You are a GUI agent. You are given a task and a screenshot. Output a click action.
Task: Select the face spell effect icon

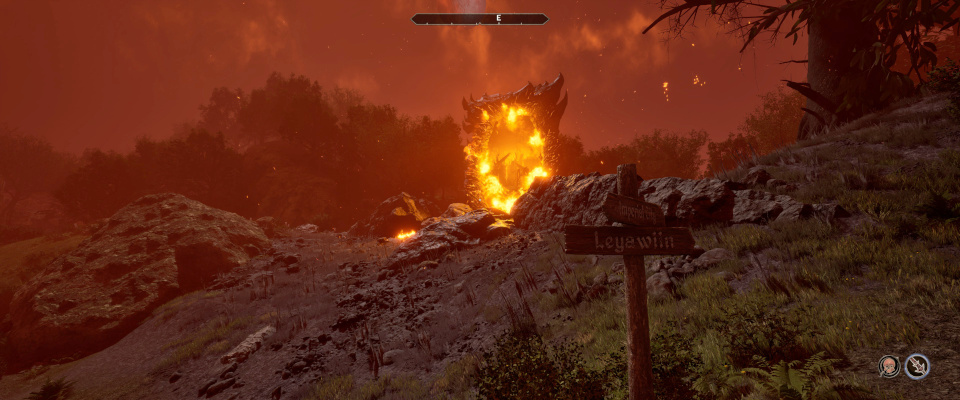click(889, 366)
